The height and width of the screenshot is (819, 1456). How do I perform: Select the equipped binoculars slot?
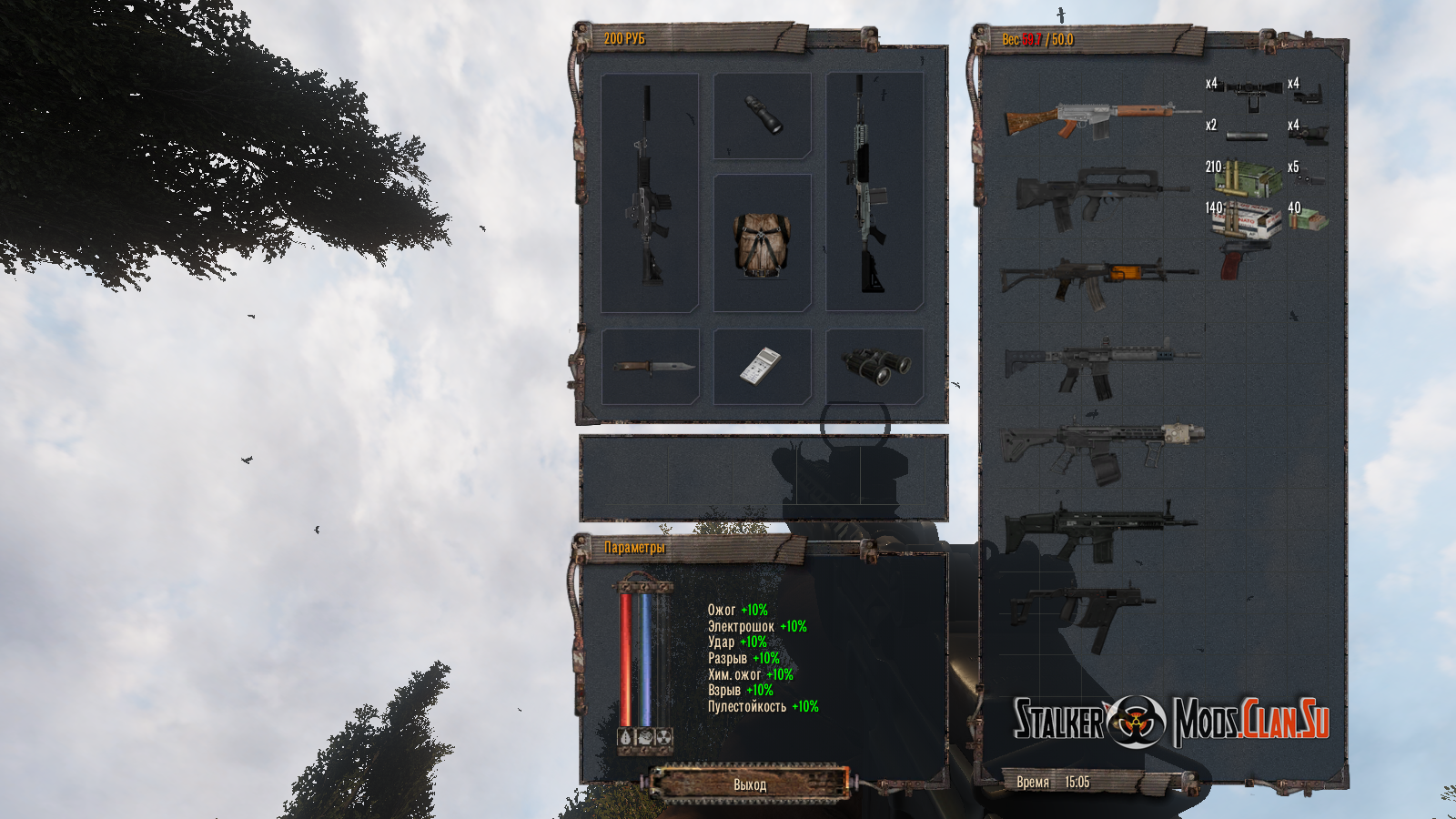pos(875,366)
